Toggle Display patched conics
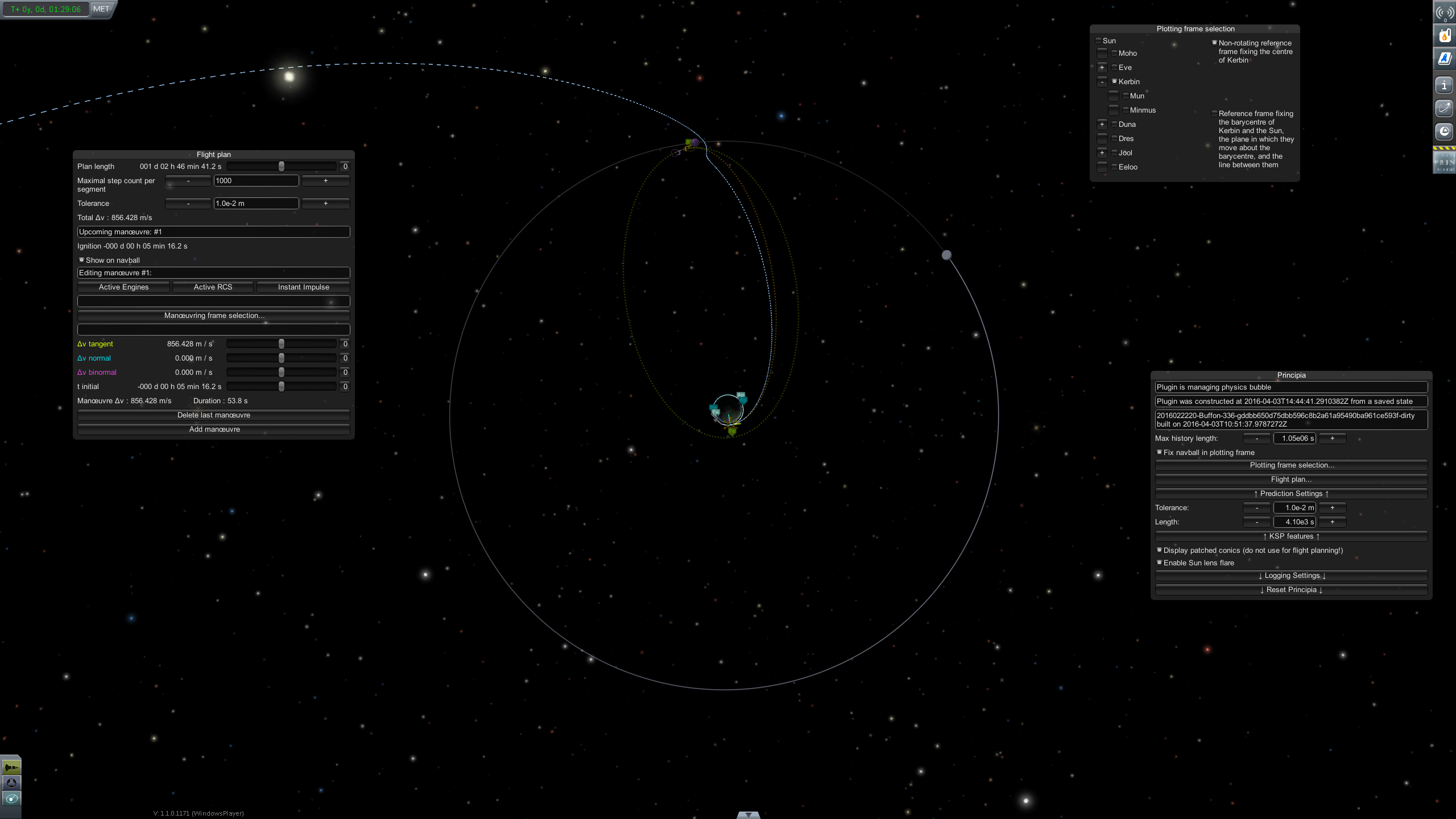Image resolution: width=1456 pixels, height=819 pixels. tap(1160, 550)
